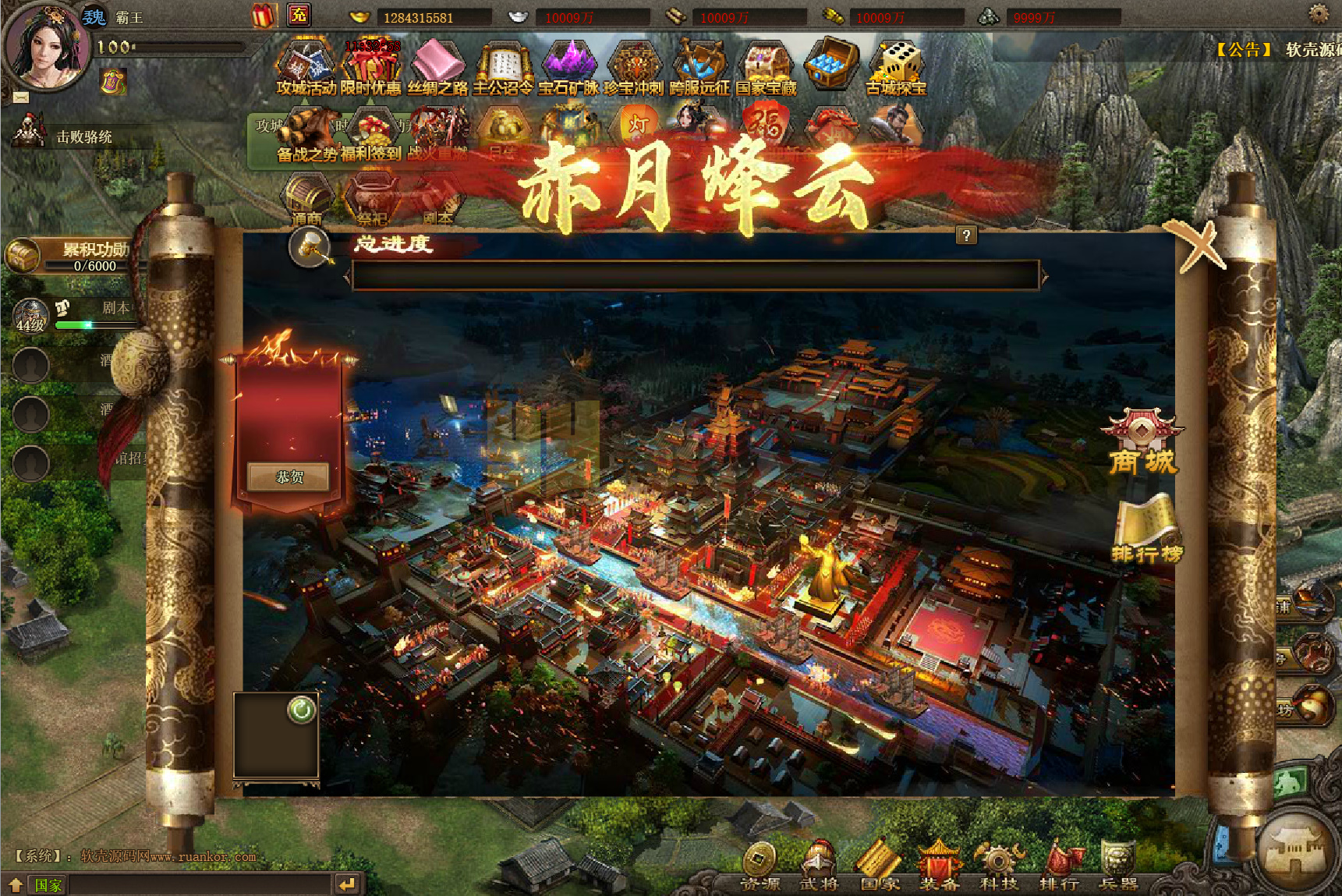Open the 兵器 weapons menu
The height and width of the screenshot is (896, 1342).
click(x=1118, y=866)
